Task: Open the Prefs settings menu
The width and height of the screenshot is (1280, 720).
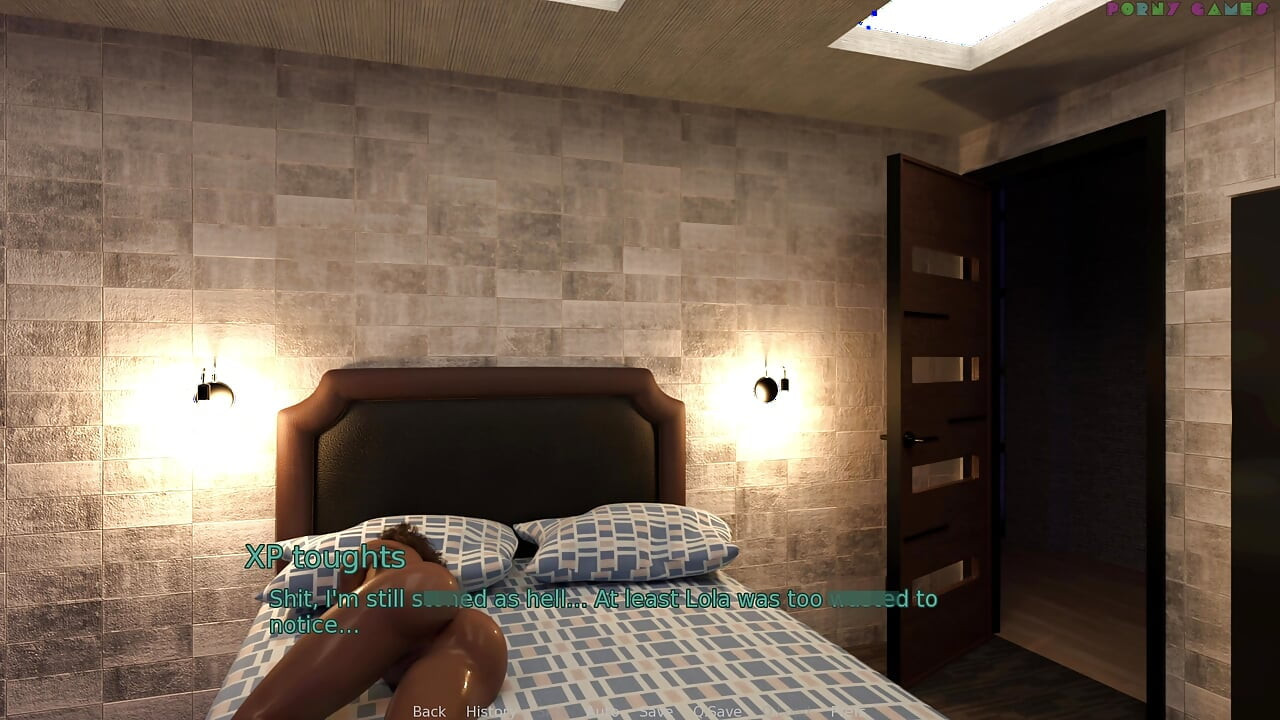Action: (847, 712)
